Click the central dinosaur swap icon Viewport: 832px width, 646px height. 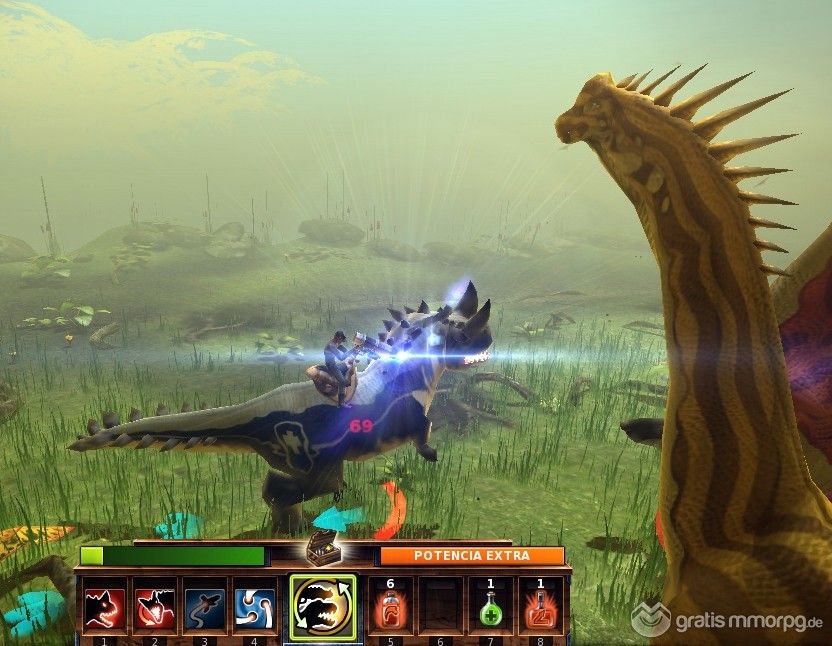pyautogui.click(x=321, y=605)
